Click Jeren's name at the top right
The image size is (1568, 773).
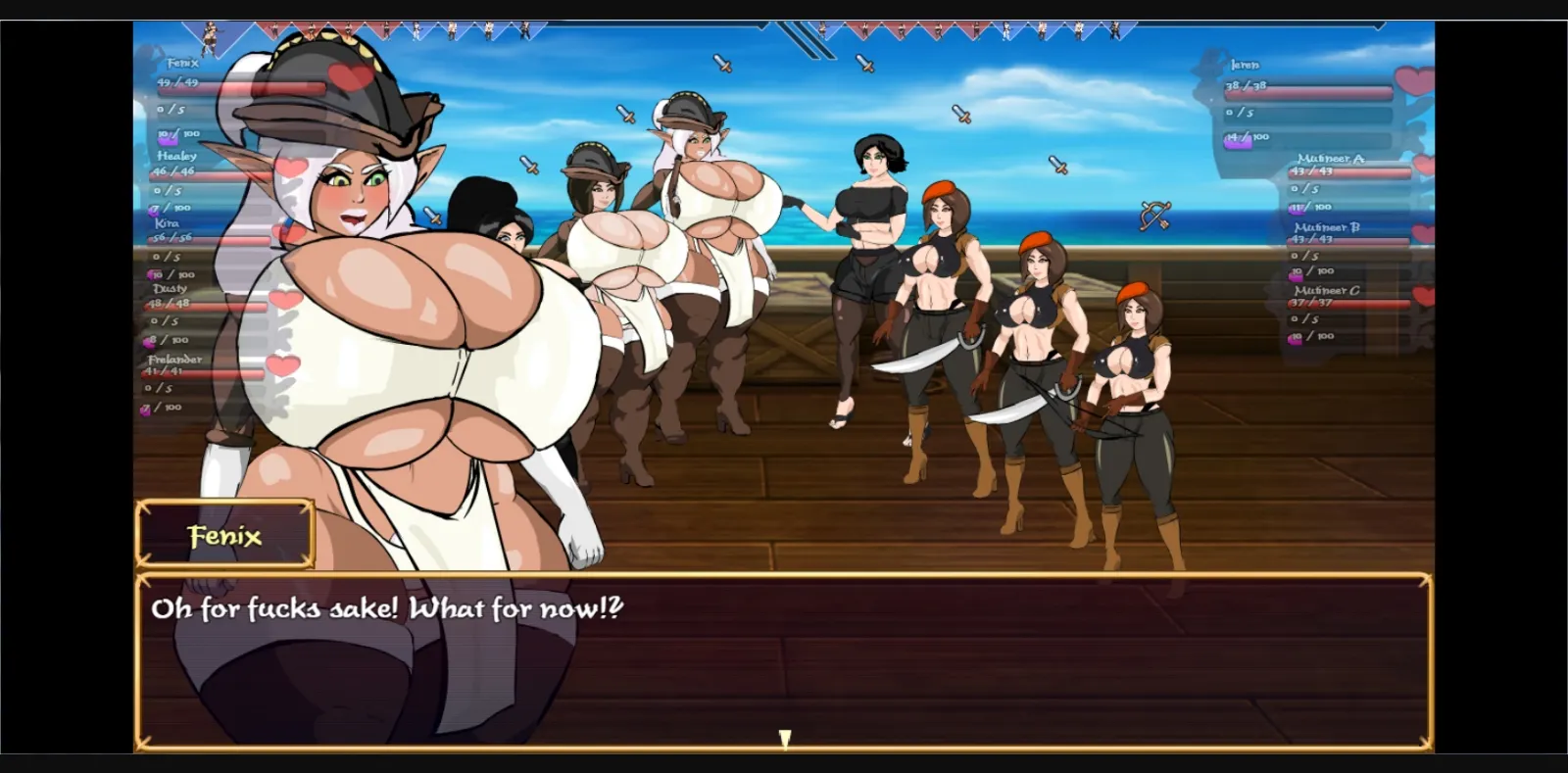(x=1245, y=66)
